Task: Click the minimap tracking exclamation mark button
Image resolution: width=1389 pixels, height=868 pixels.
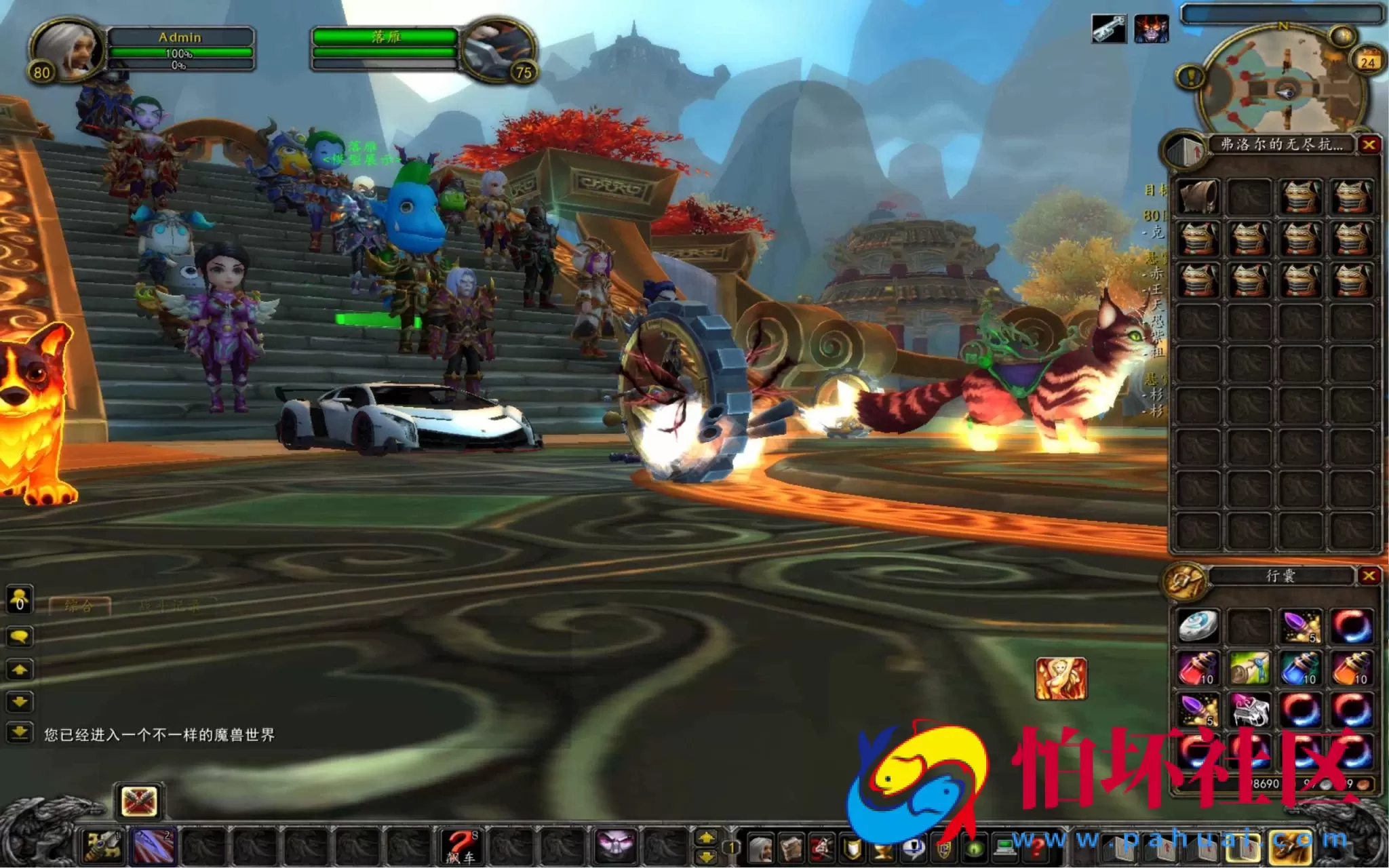Action: (1190, 77)
